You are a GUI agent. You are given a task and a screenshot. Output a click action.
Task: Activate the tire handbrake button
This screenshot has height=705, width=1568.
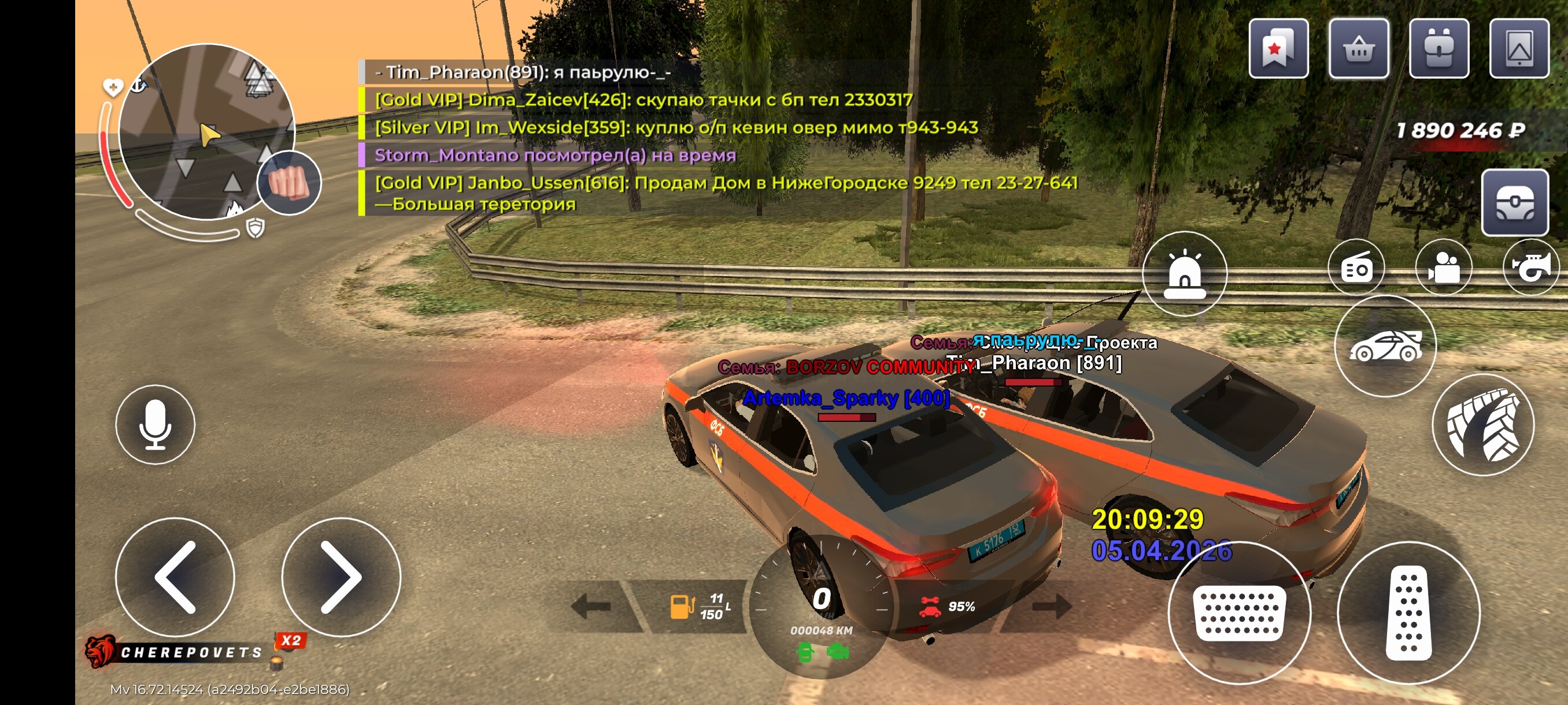click(x=1484, y=425)
